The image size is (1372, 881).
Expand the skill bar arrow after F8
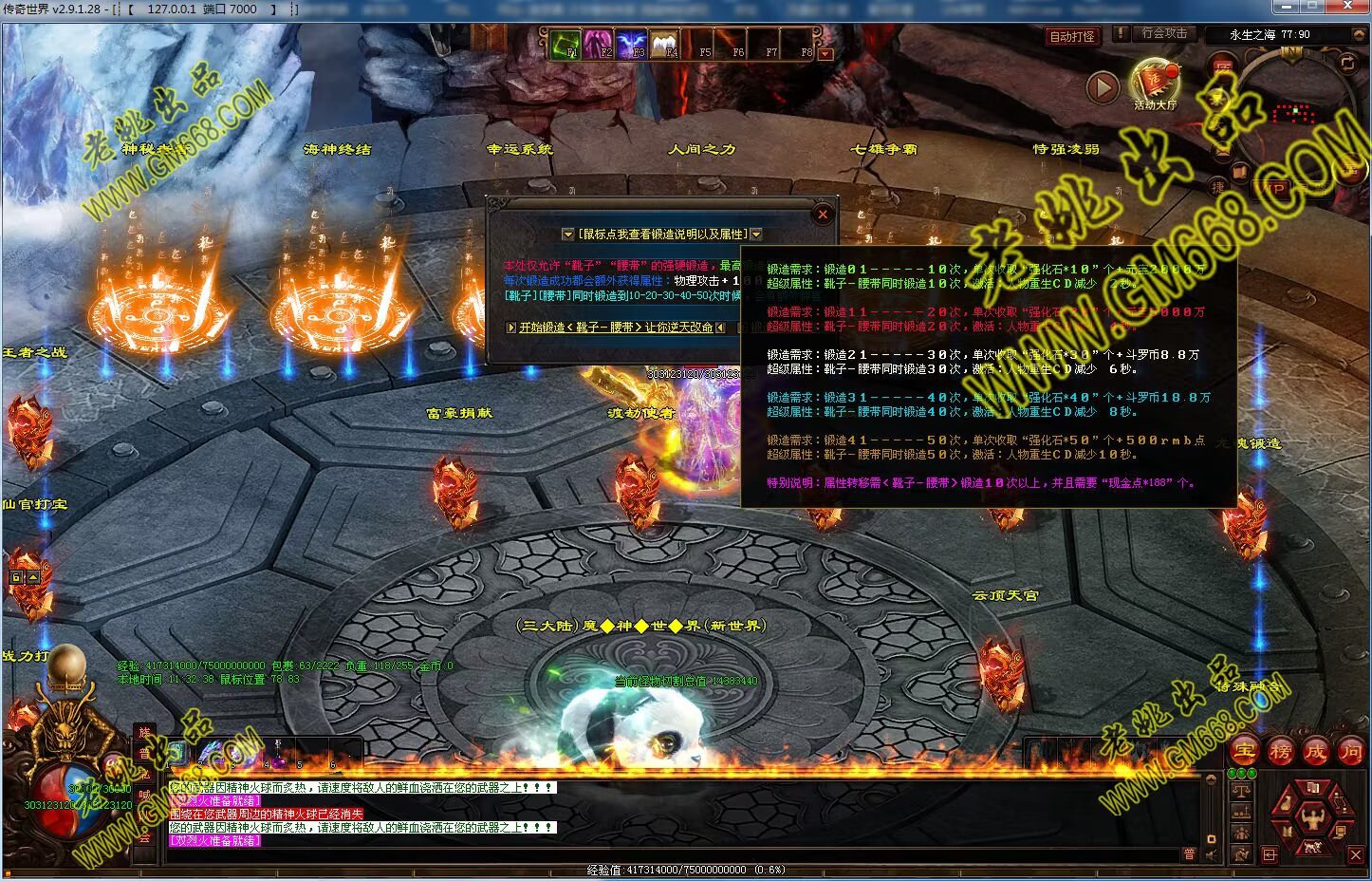coord(825,54)
